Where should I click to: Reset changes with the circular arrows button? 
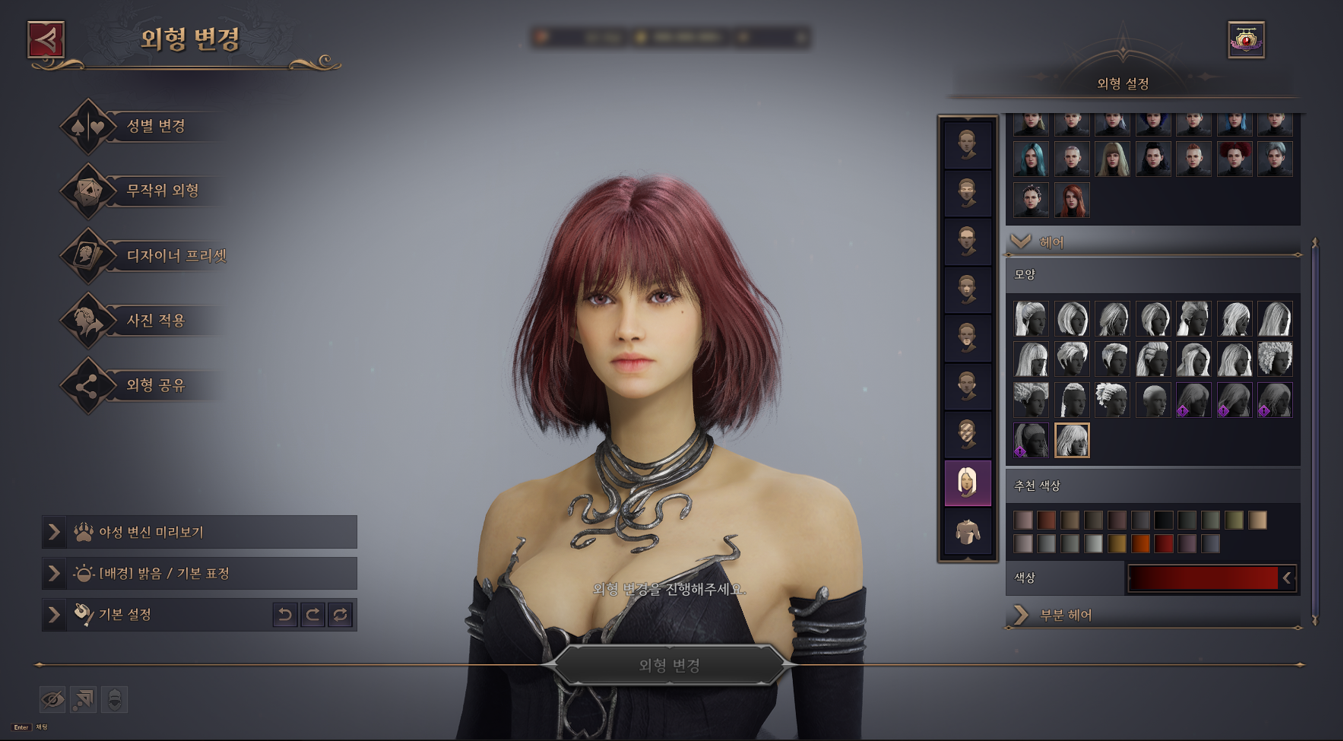(x=340, y=615)
